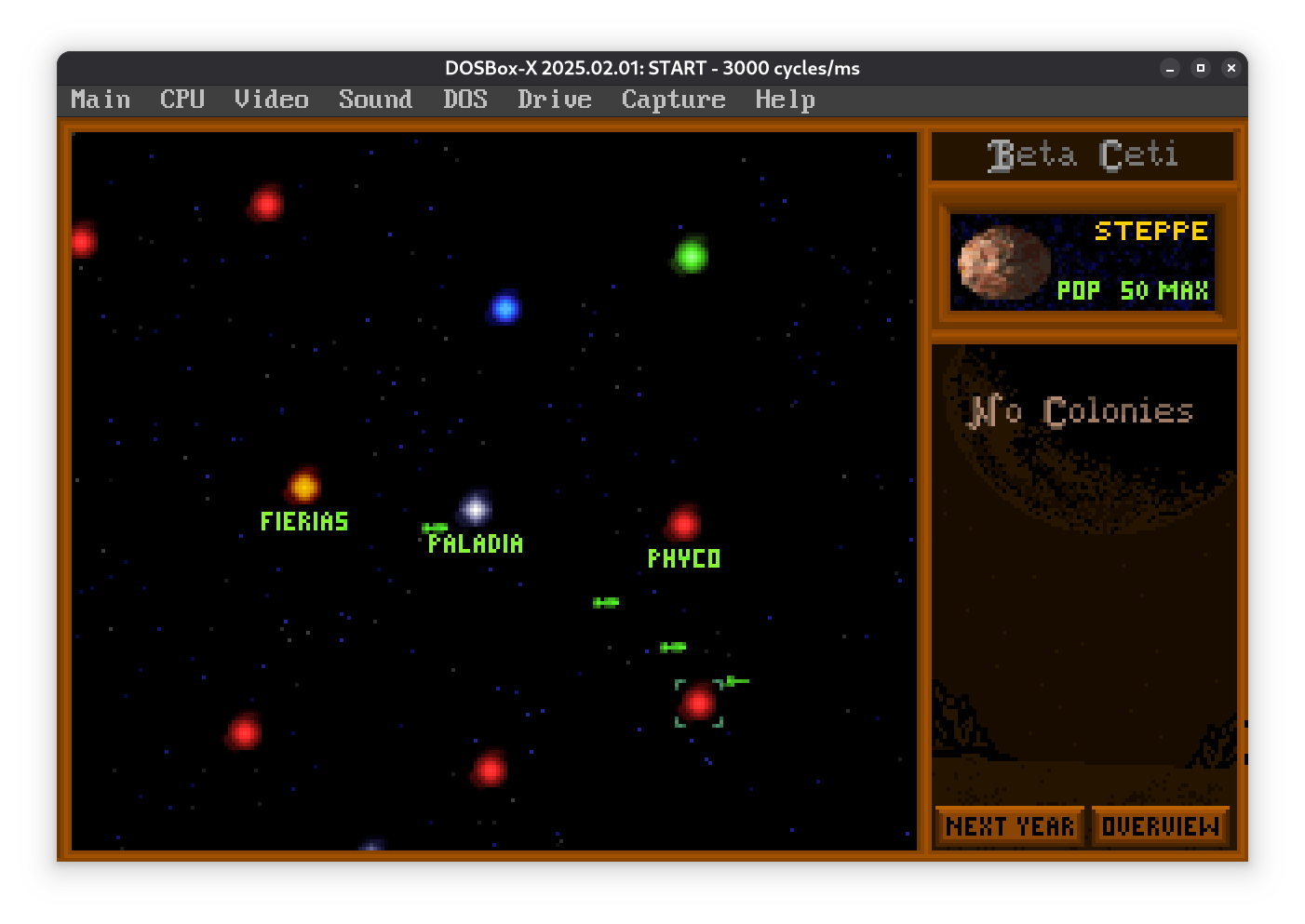1305x924 pixels.
Task: Open the OVERVIEW screen
Action: click(1160, 826)
